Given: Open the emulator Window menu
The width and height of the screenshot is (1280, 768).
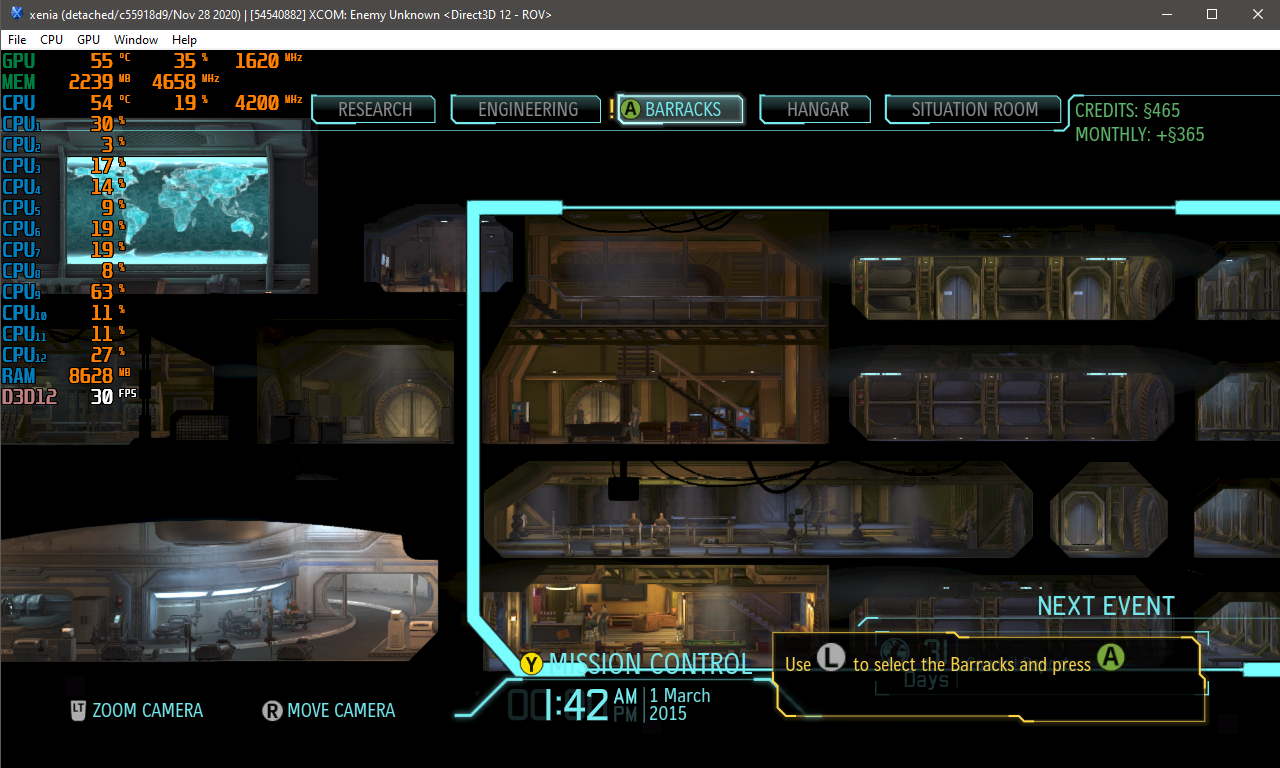Looking at the screenshot, I should click(x=136, y=40).
